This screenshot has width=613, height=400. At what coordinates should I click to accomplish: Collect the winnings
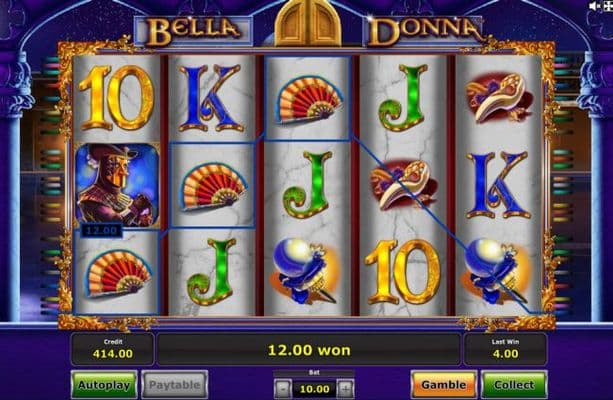pyautogui.click(x=513, y=384)
